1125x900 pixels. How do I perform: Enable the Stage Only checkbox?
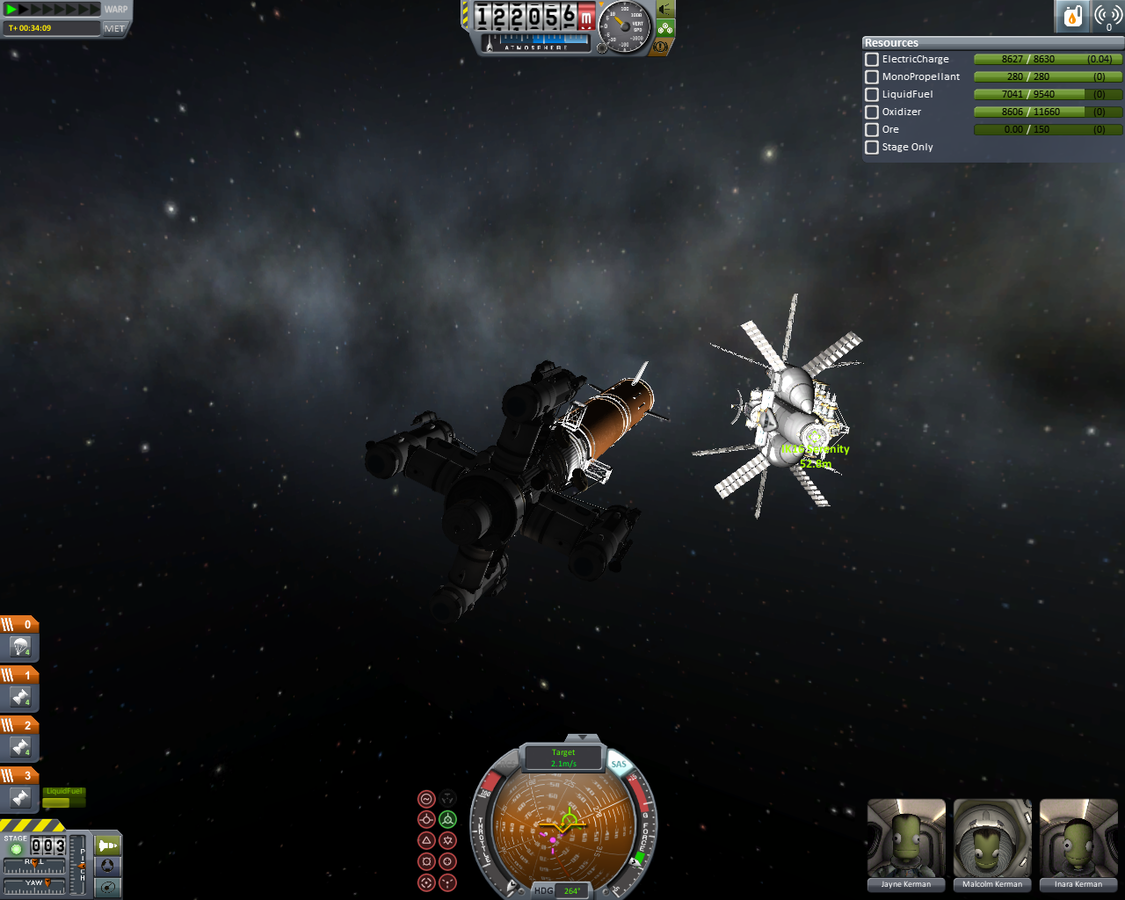pos(872,147)
